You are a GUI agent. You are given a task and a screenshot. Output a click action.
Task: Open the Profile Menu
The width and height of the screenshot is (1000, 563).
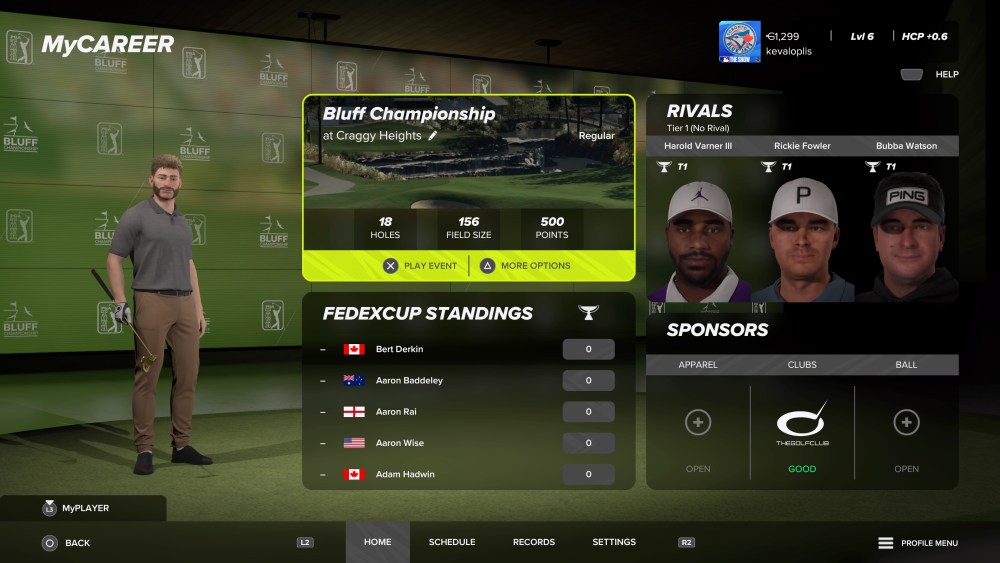918,543
